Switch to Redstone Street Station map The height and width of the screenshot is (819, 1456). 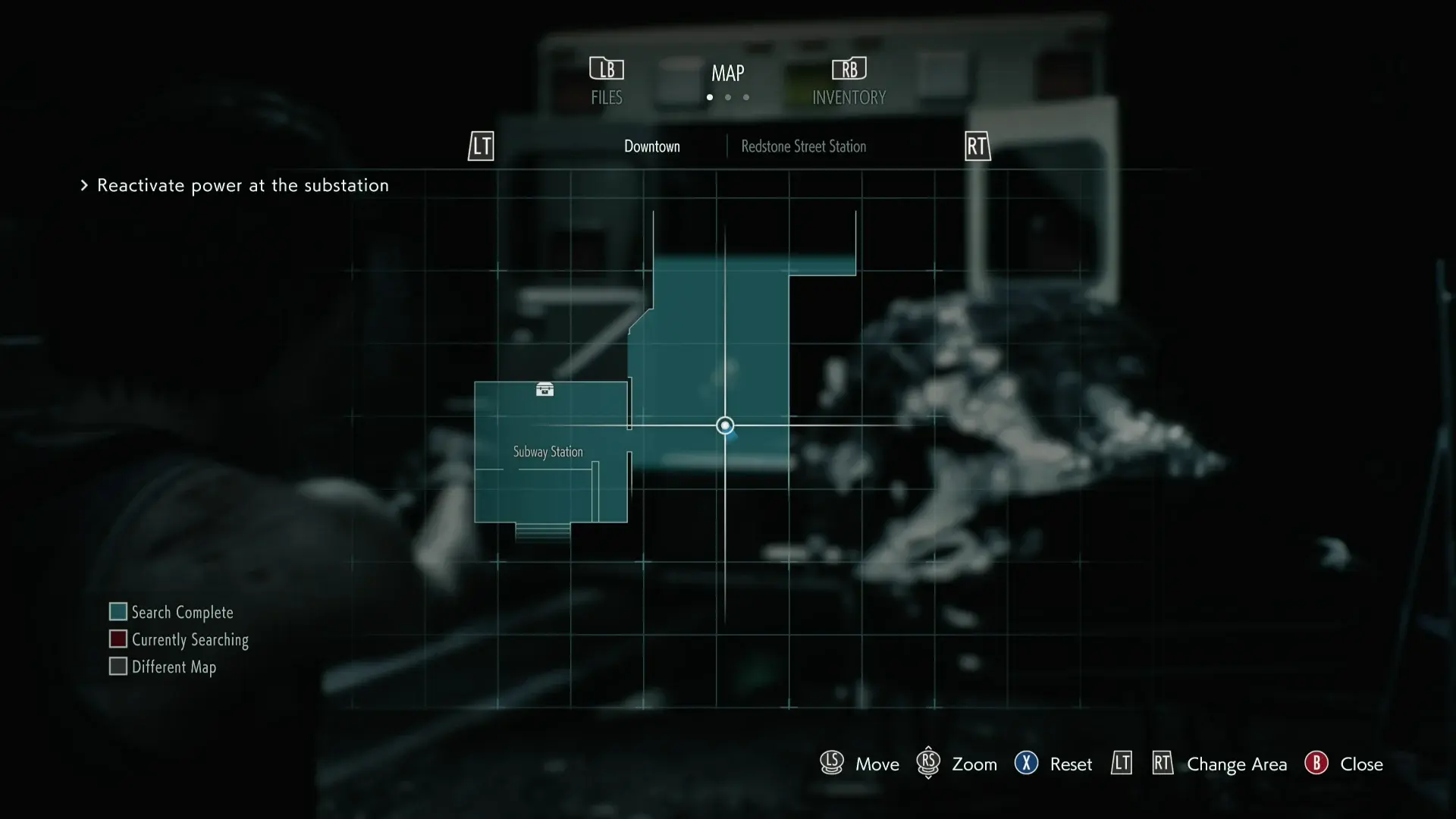pos(803,146)
